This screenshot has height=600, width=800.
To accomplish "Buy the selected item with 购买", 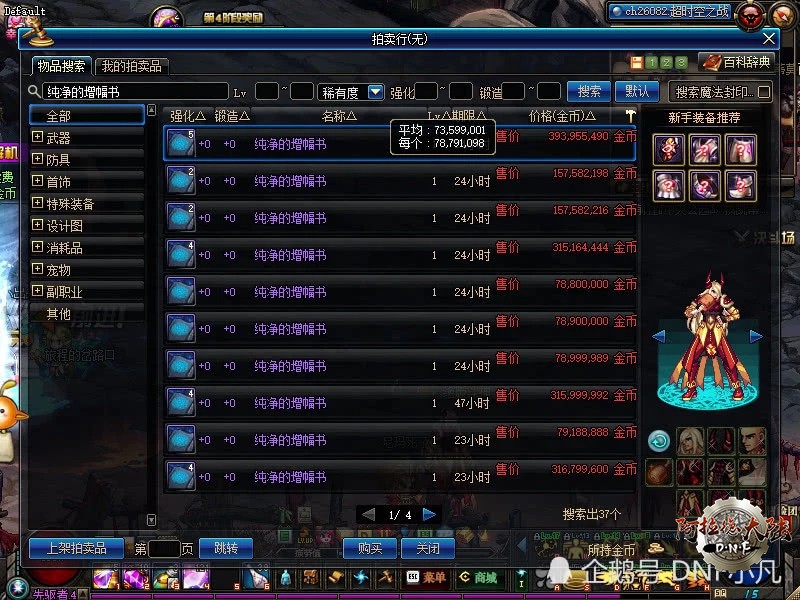I will (370, 548).
